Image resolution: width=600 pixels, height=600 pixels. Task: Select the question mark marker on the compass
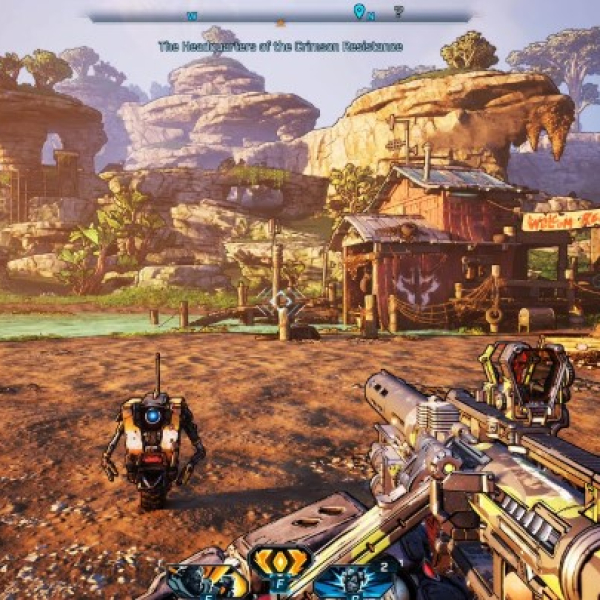pos(398,12)
